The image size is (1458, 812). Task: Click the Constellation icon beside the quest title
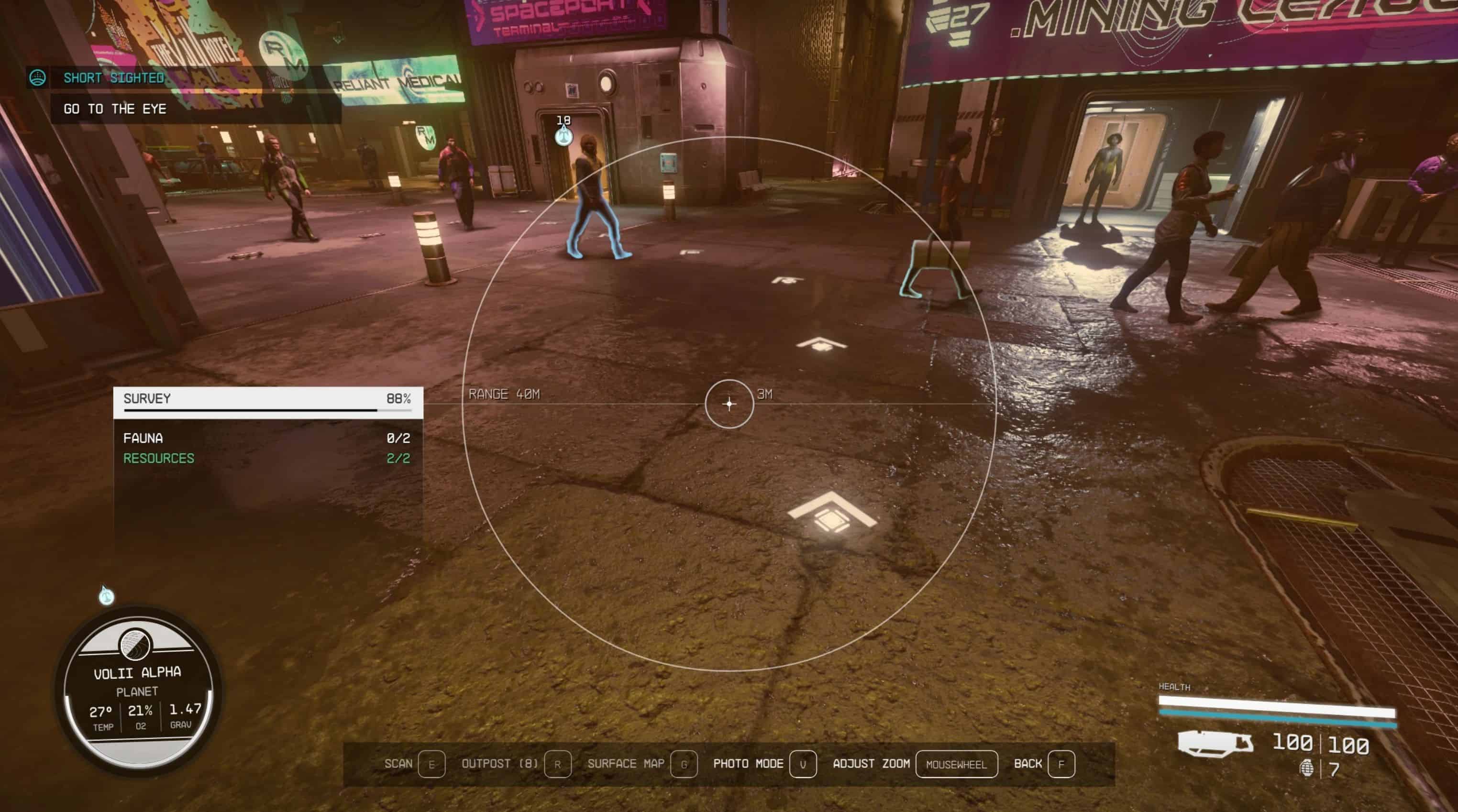38,77
